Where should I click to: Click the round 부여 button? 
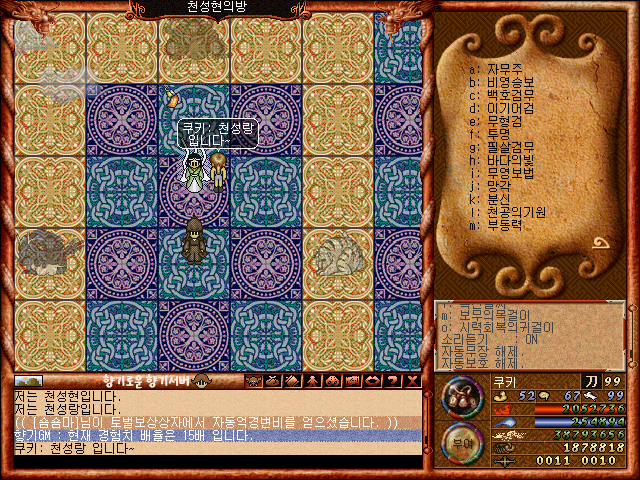click(463, 443)
